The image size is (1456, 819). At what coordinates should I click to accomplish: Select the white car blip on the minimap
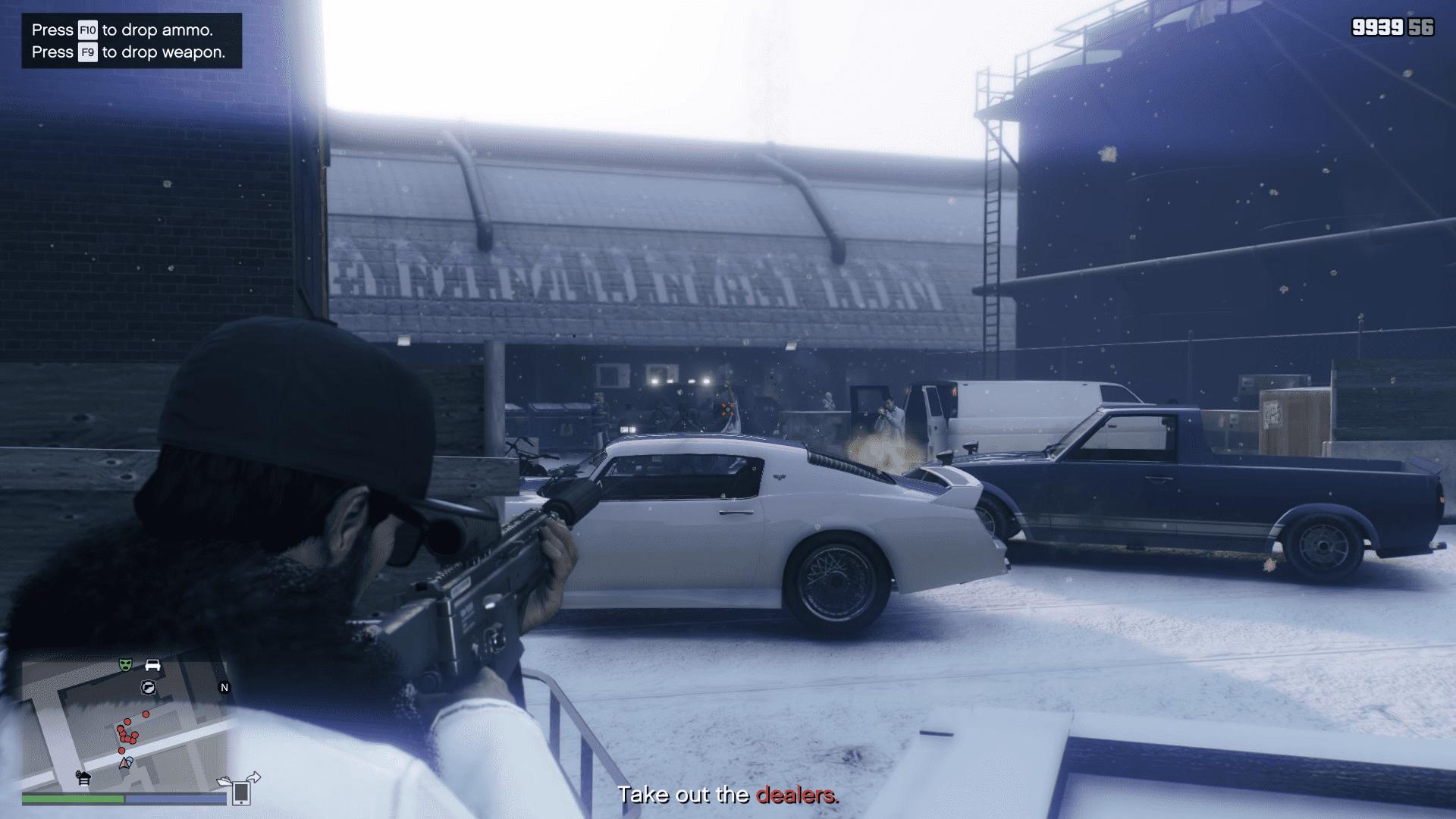tap(152, 665)
